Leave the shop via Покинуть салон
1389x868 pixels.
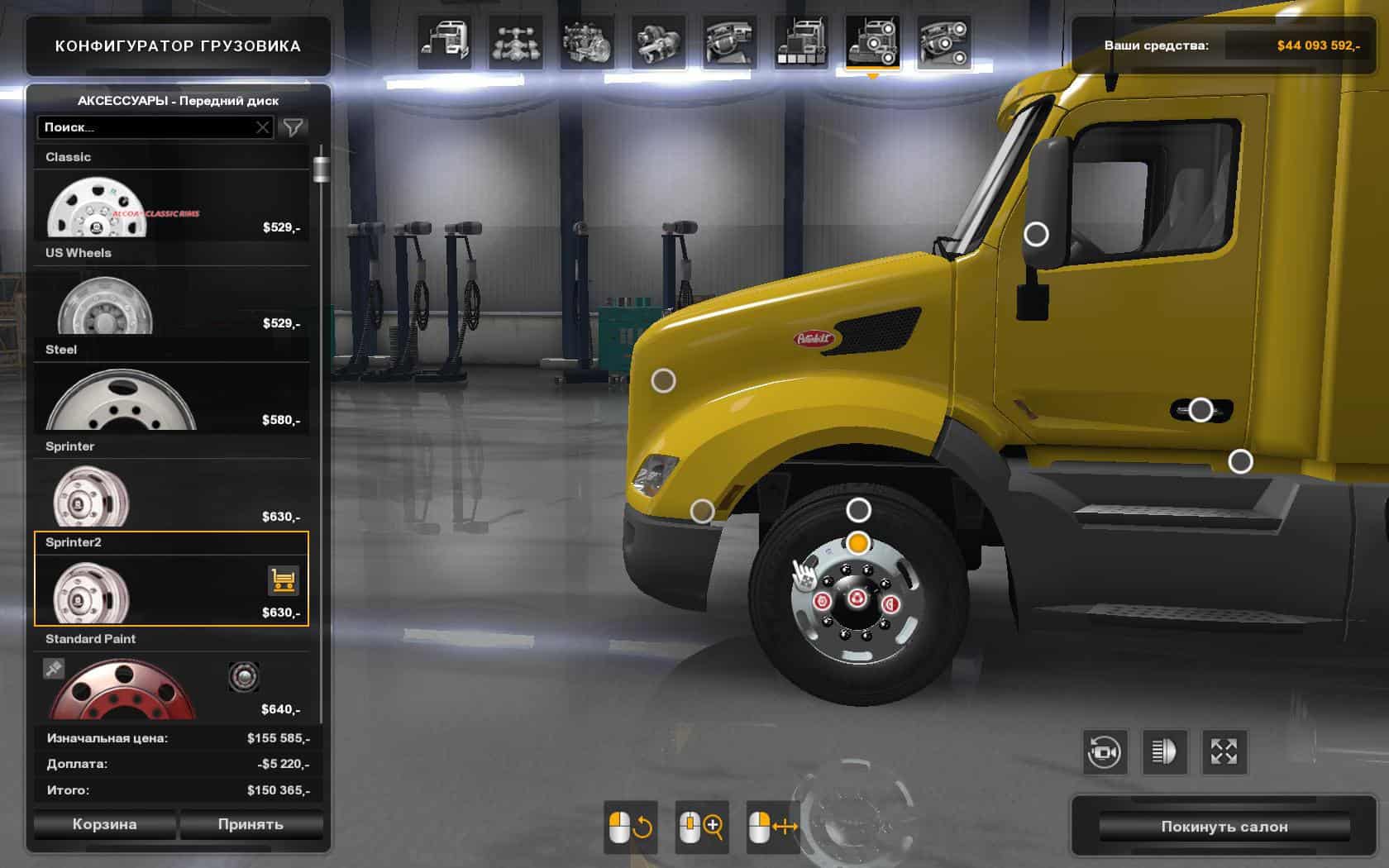(x=1224, y=827)
